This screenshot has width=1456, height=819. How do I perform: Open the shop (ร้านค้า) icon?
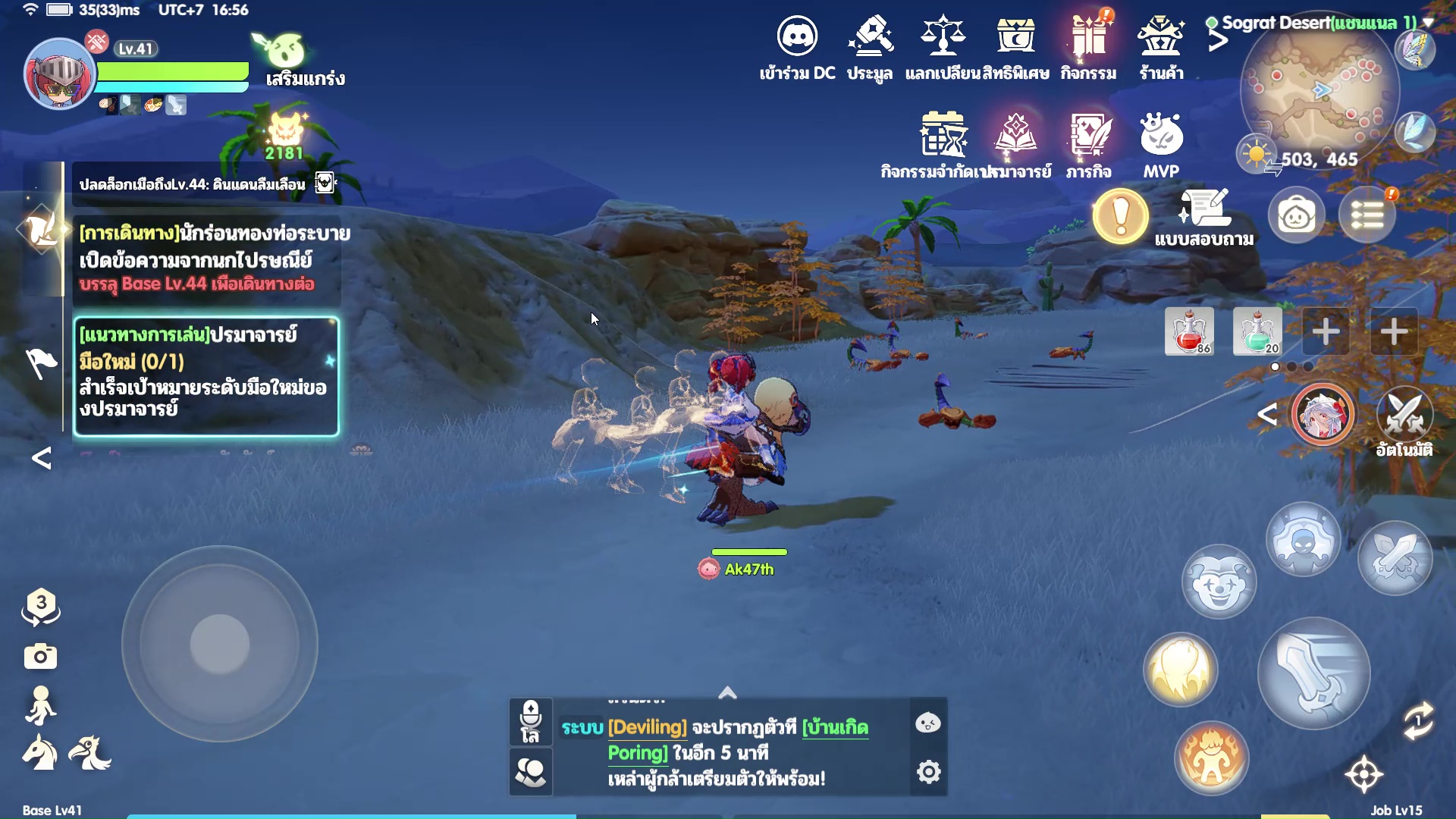[x=1161, y=36]
